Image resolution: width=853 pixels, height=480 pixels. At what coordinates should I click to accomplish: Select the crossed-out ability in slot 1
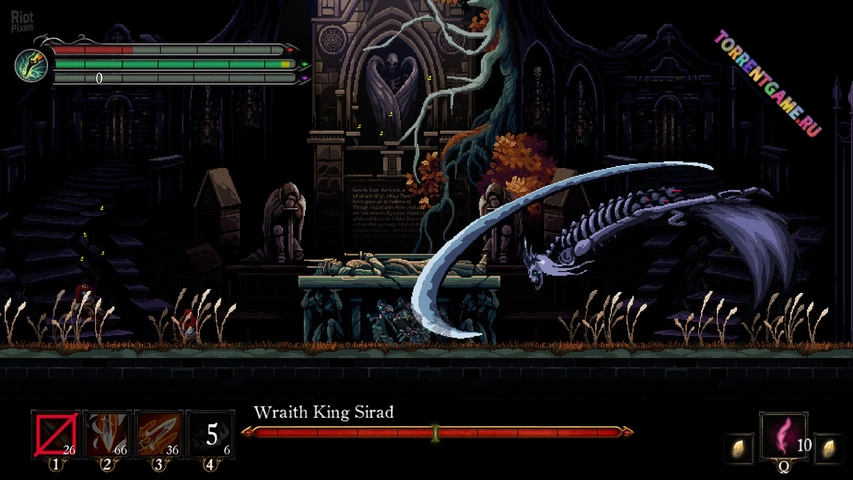point(55,435)
